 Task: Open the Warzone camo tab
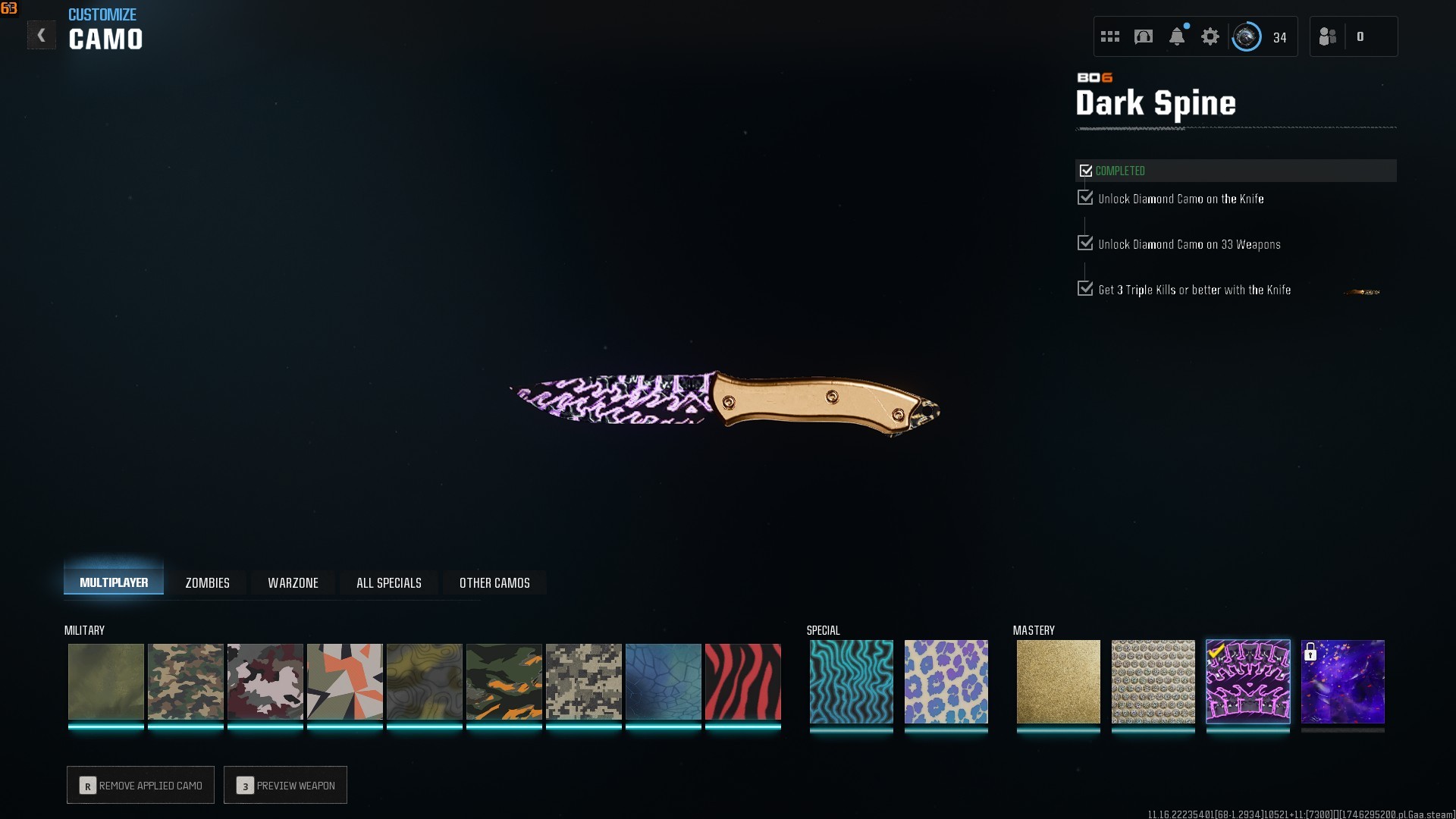293,582
